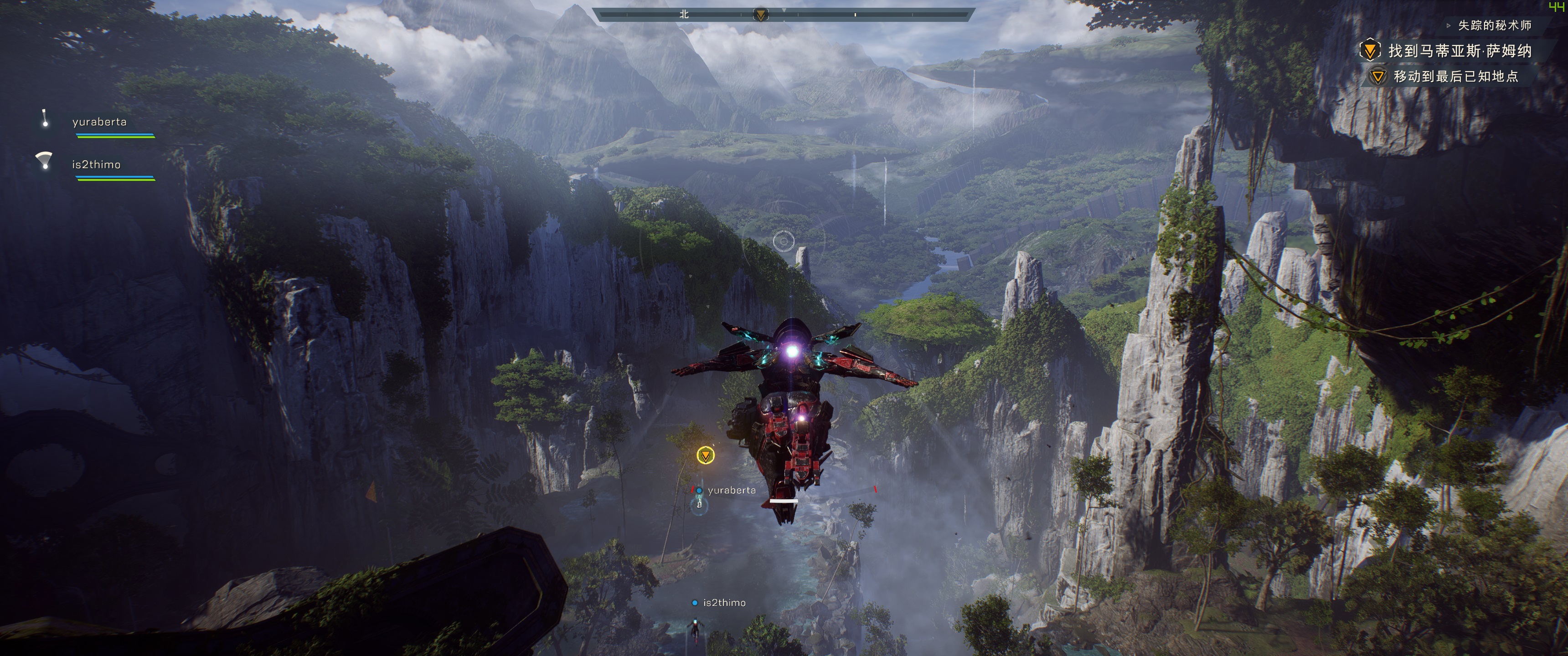The height and width of the screenshot is (656, 1568).
Task: Click the 失踪的秘术师 mission title
Action: pyautogui.click(x=1494, y=26)
